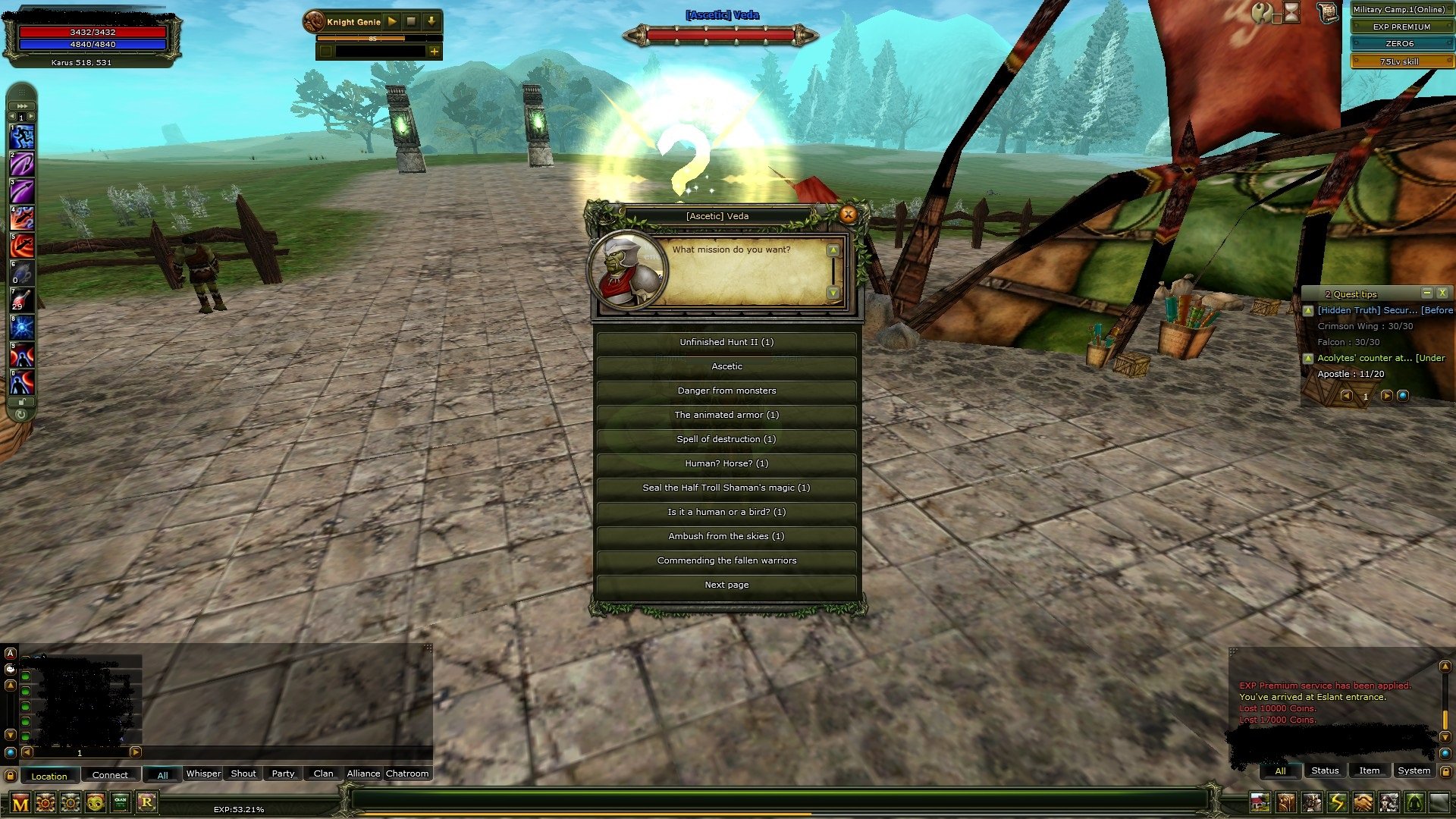The width and height of the screenshot is (1456, 819).
Task: Select the handshake trade icon
Action: coord(1363,802)
